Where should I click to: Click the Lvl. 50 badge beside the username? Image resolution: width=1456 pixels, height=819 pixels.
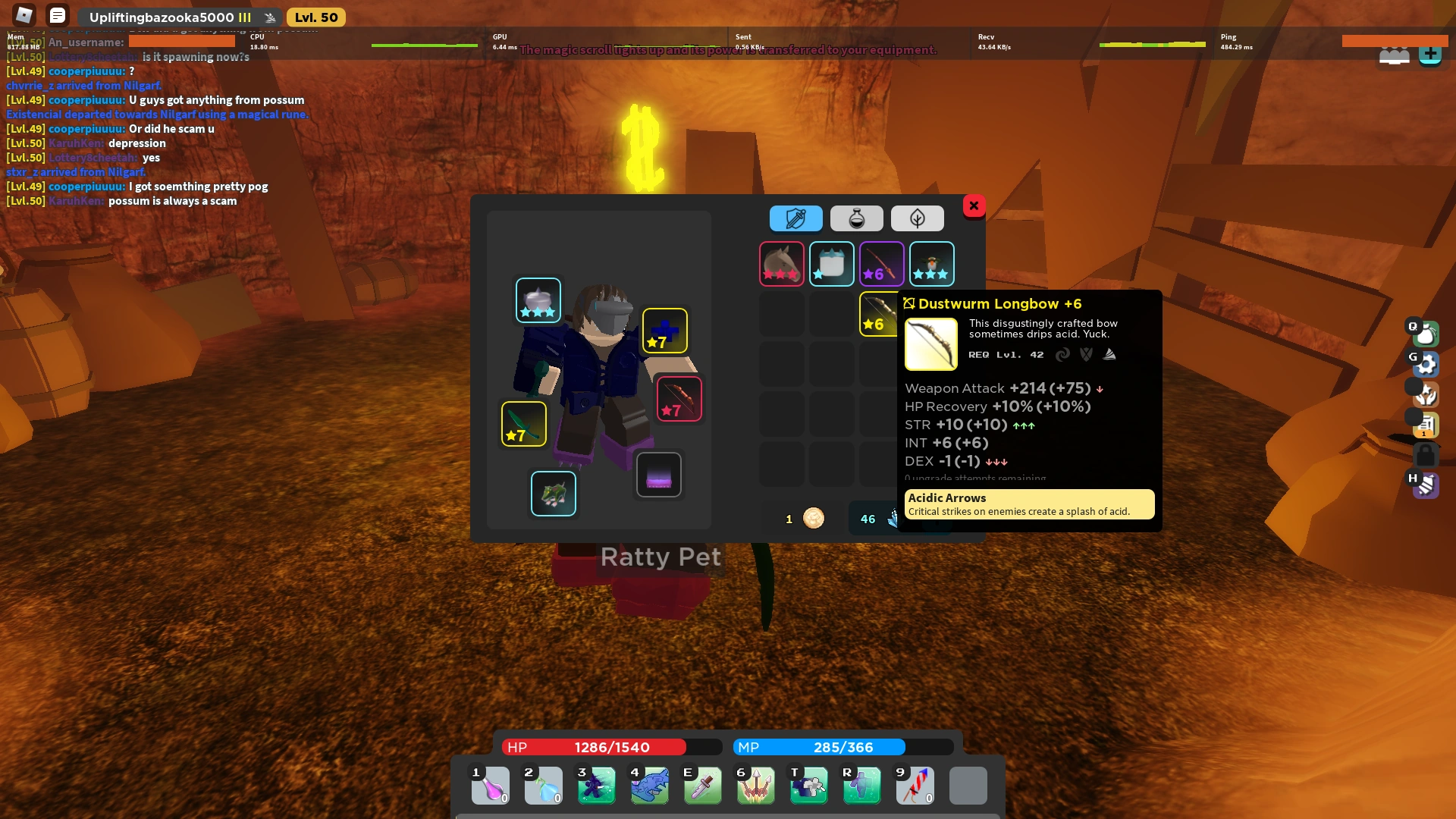(x=316, y=16)
